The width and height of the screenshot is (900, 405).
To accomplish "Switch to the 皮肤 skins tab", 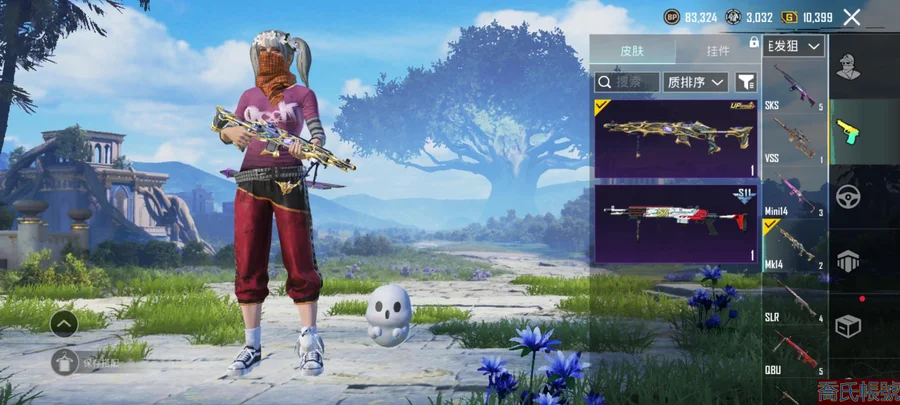I will (632, 50).
